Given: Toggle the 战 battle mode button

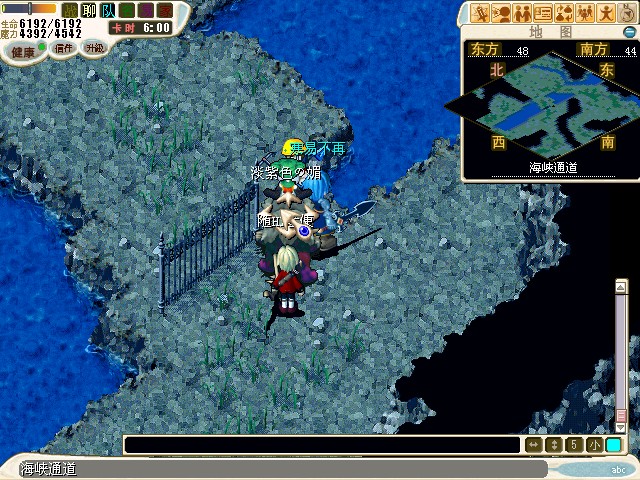Looking at the screenshot, I should [70, 10].
